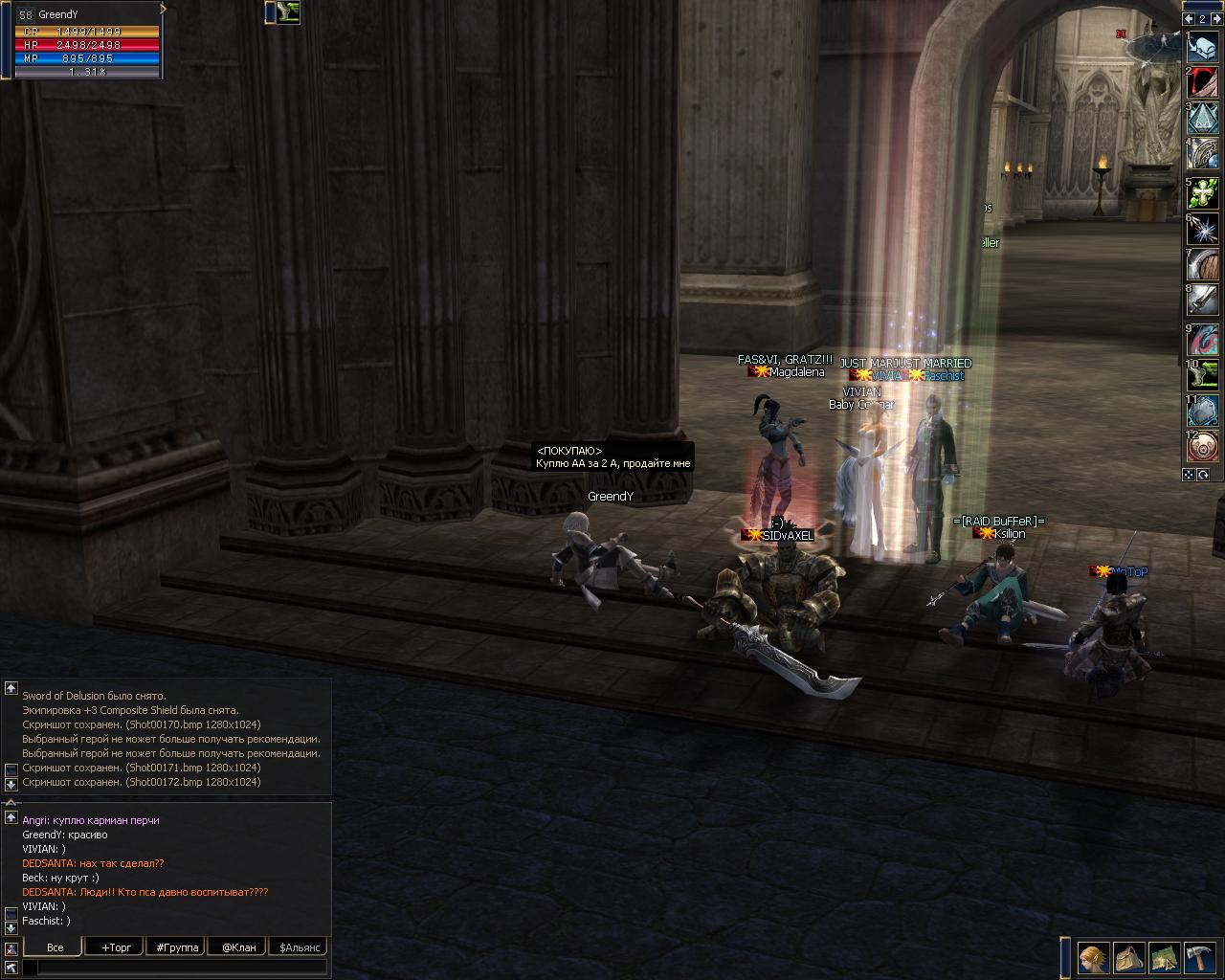Go to the next shortcut bar page
1225x980 pixels.
[1215, 19]
